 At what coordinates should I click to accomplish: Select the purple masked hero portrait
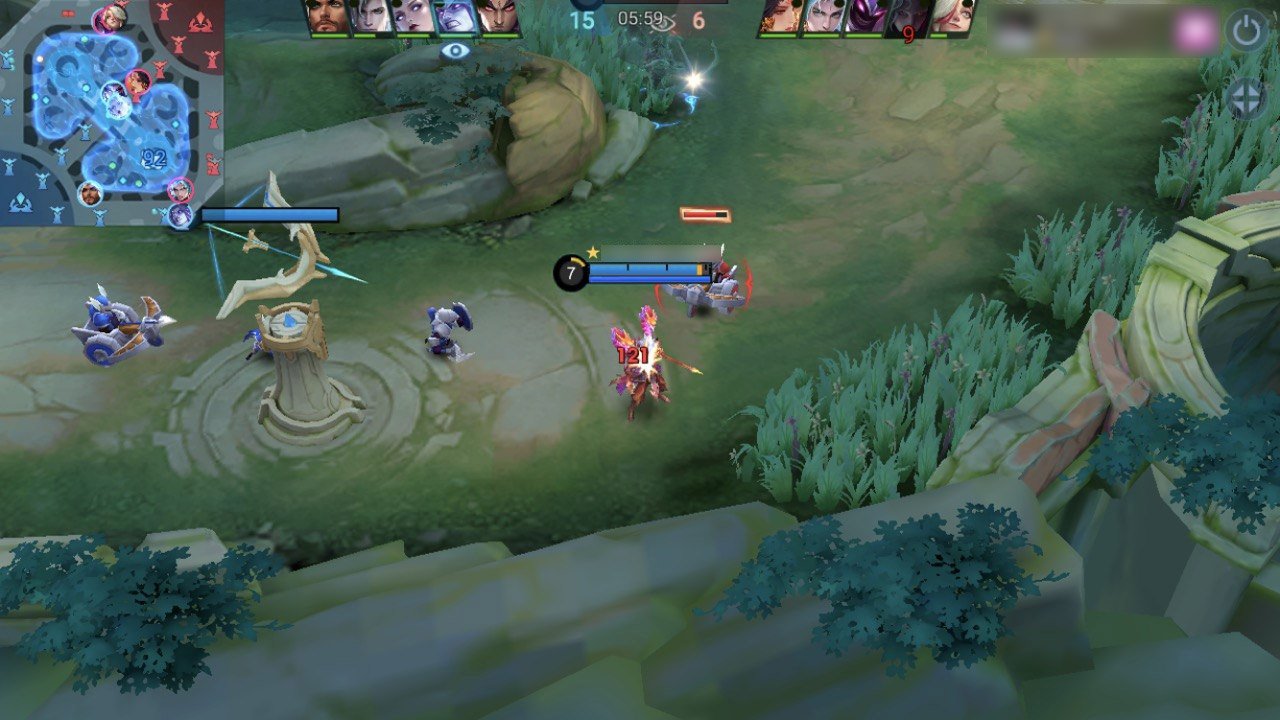coord(864,17)
